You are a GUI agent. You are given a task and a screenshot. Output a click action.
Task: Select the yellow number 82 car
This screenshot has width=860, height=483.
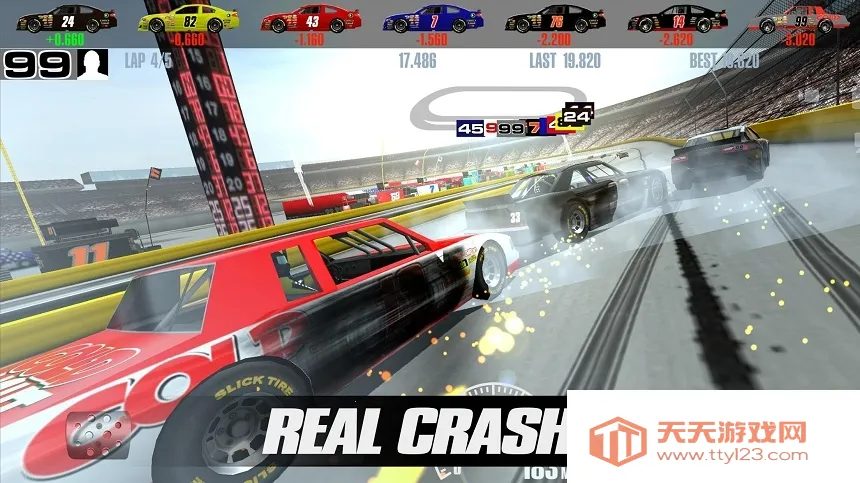[187, 20]
